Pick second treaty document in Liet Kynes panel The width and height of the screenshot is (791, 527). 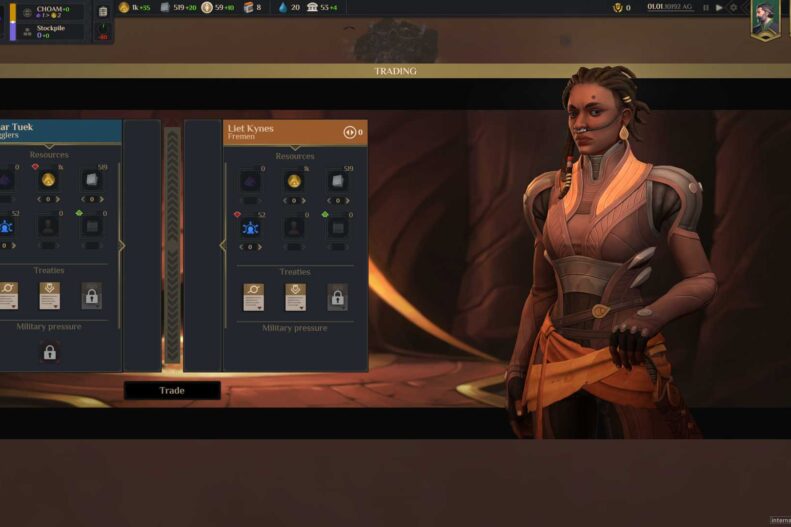click(295, 295)
